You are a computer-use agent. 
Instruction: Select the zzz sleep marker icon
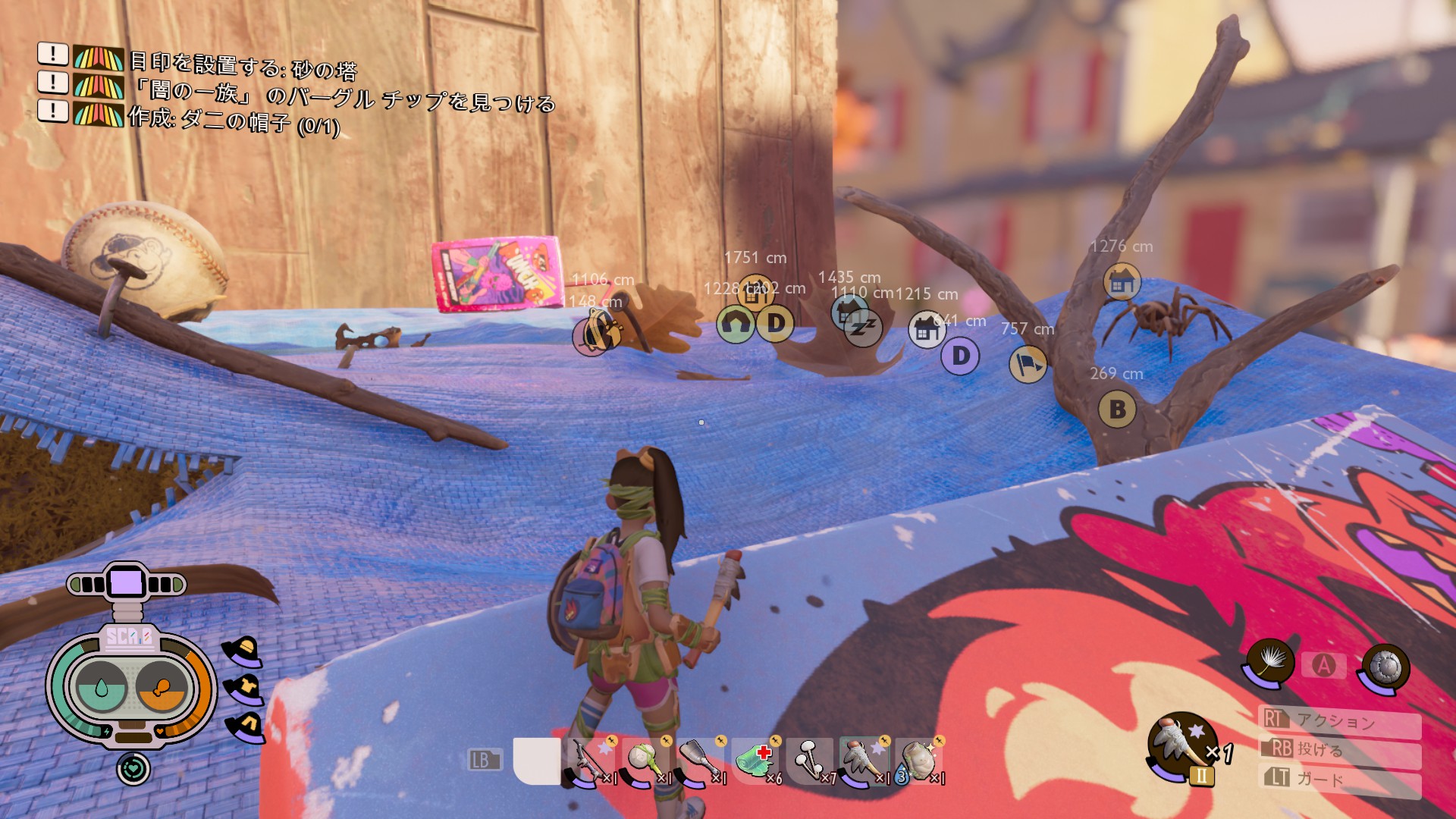(863, 328)
